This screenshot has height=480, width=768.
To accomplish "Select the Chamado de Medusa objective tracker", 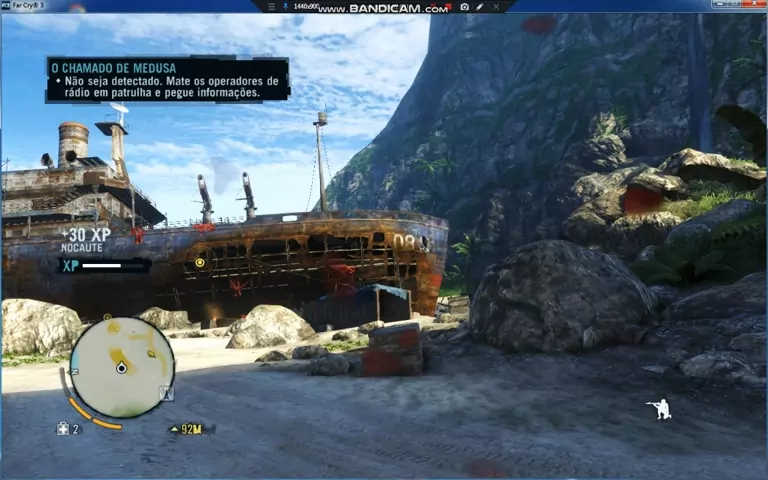I will (x=168, y=79).
